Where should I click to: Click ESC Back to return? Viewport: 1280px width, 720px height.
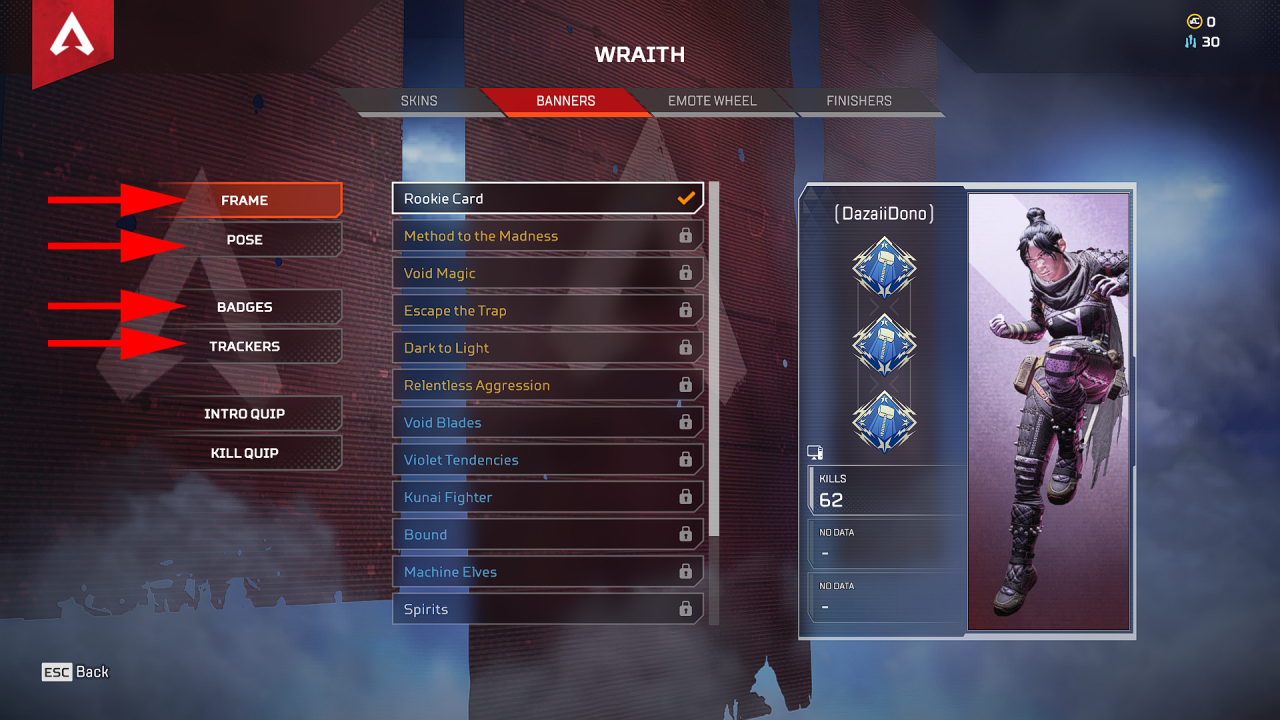[x=75, y=671]
